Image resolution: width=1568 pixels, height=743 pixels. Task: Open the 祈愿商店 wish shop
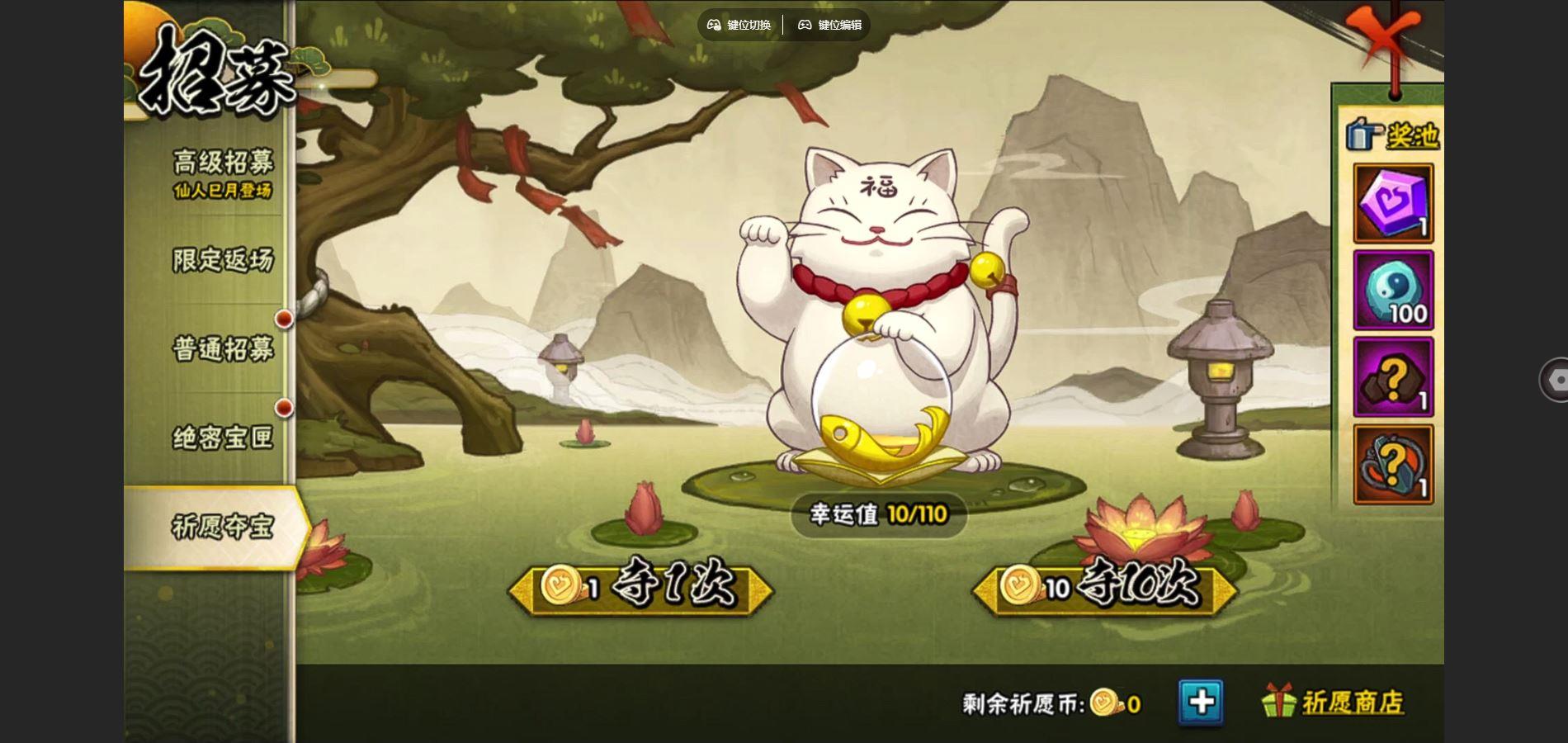tap(1334, 703)
